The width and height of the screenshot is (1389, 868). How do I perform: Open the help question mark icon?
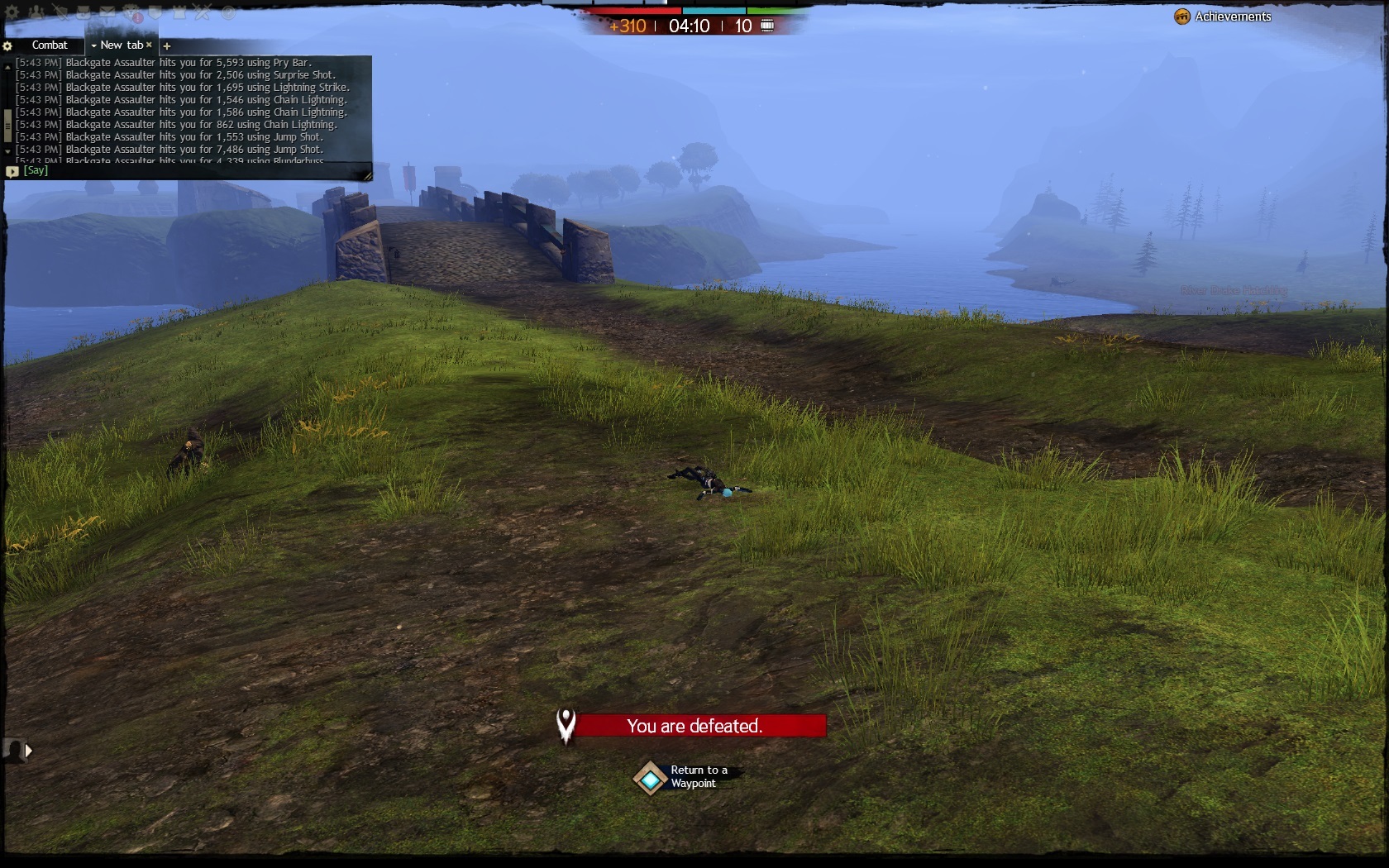[x=229, y=13]
